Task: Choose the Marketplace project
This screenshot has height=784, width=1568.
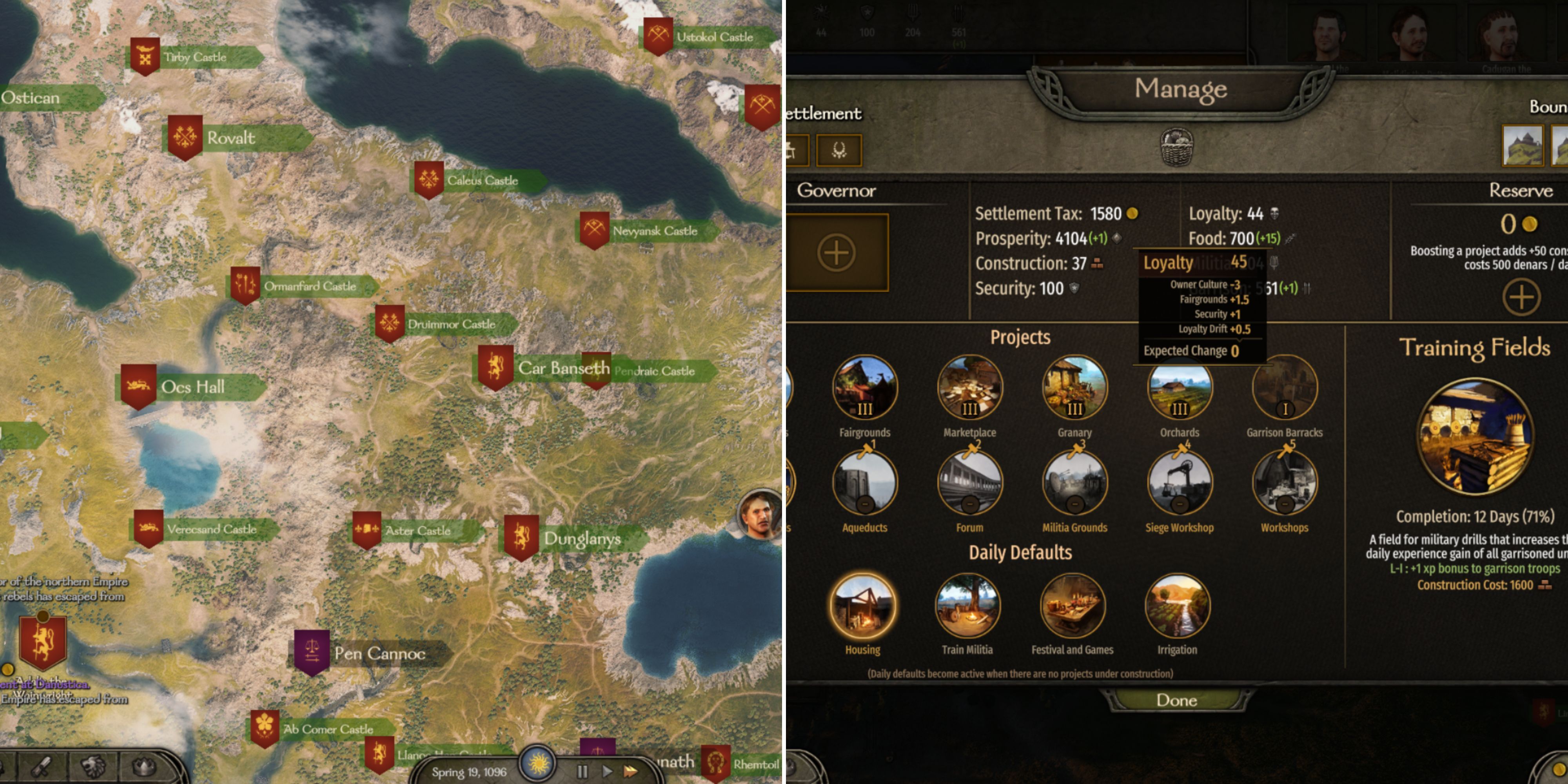Action: tap(969, 388)
